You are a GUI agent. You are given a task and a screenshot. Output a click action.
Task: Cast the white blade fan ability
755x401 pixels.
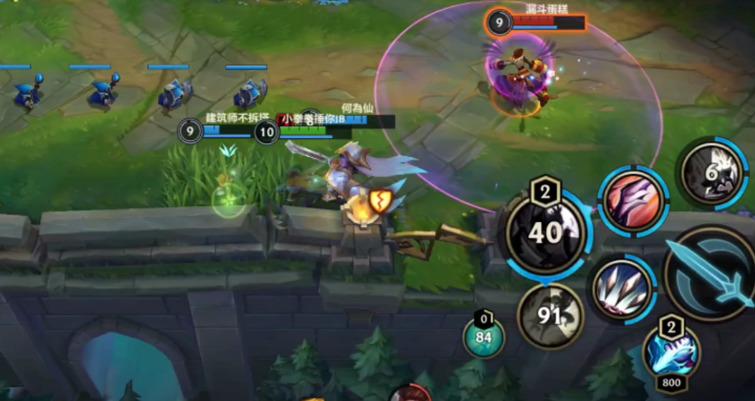click(x=622, y=290)
